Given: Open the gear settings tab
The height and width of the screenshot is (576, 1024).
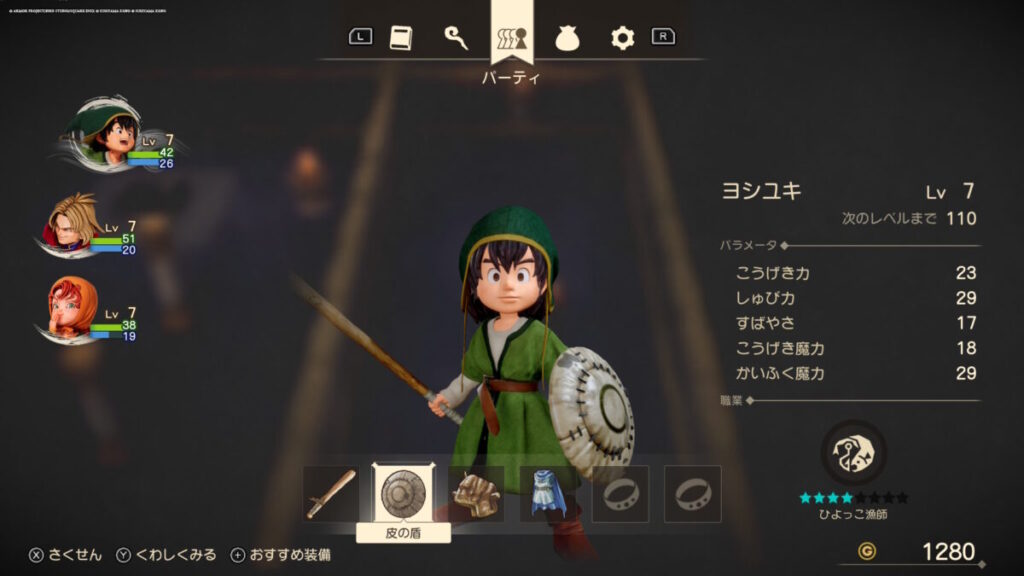Looking at the screenshot, I should click(623, 38).
